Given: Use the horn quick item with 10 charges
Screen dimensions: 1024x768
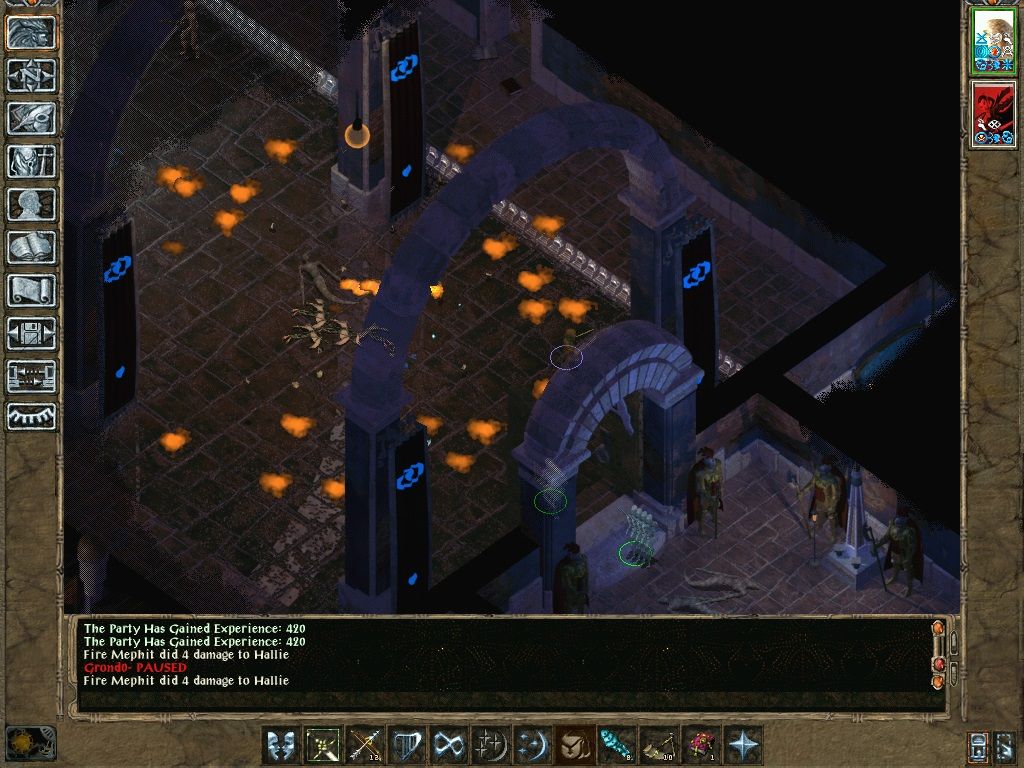Looking at the screenshot, I should 658,745.
